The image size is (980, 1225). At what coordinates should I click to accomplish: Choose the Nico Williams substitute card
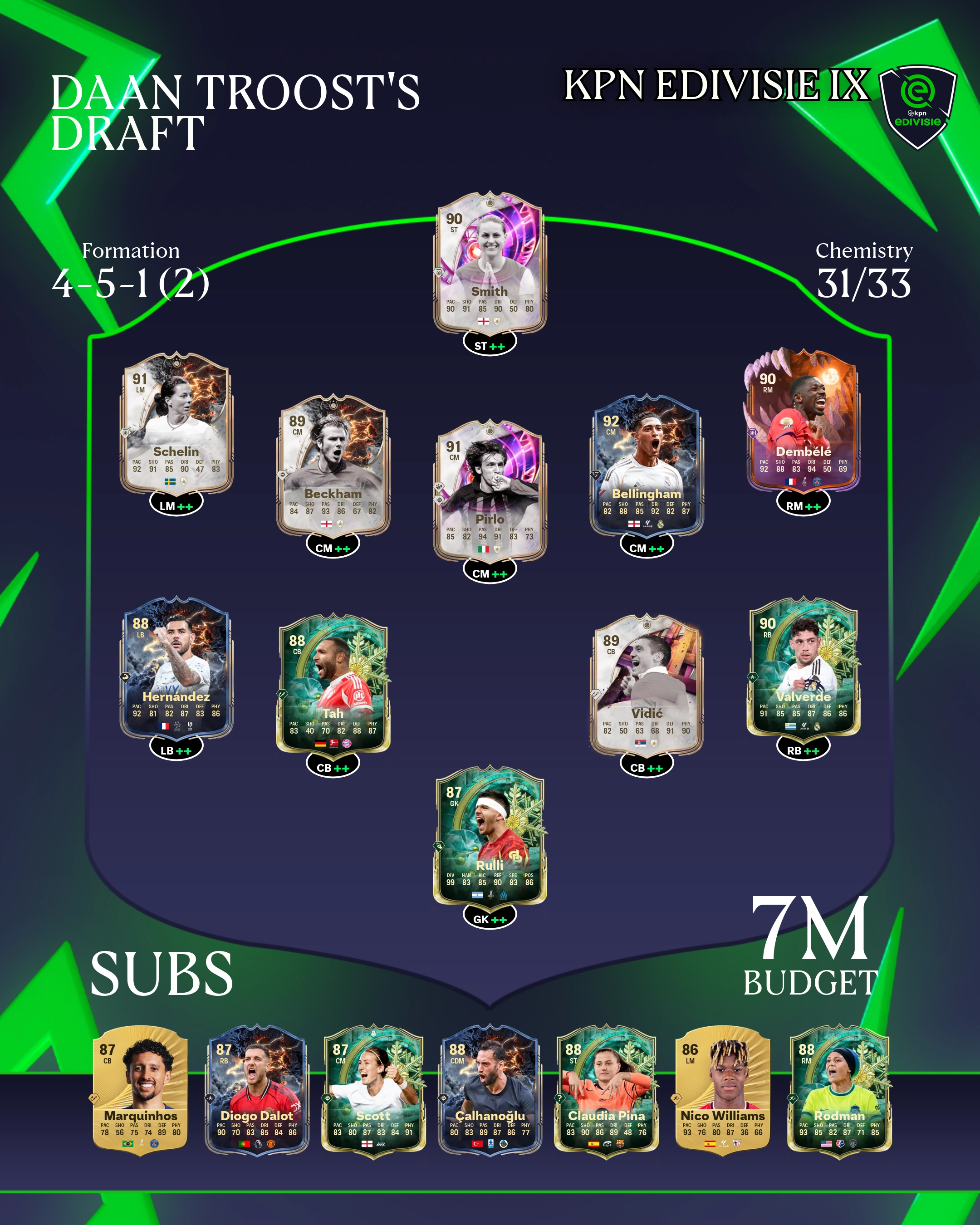(x=723, y=1091)
